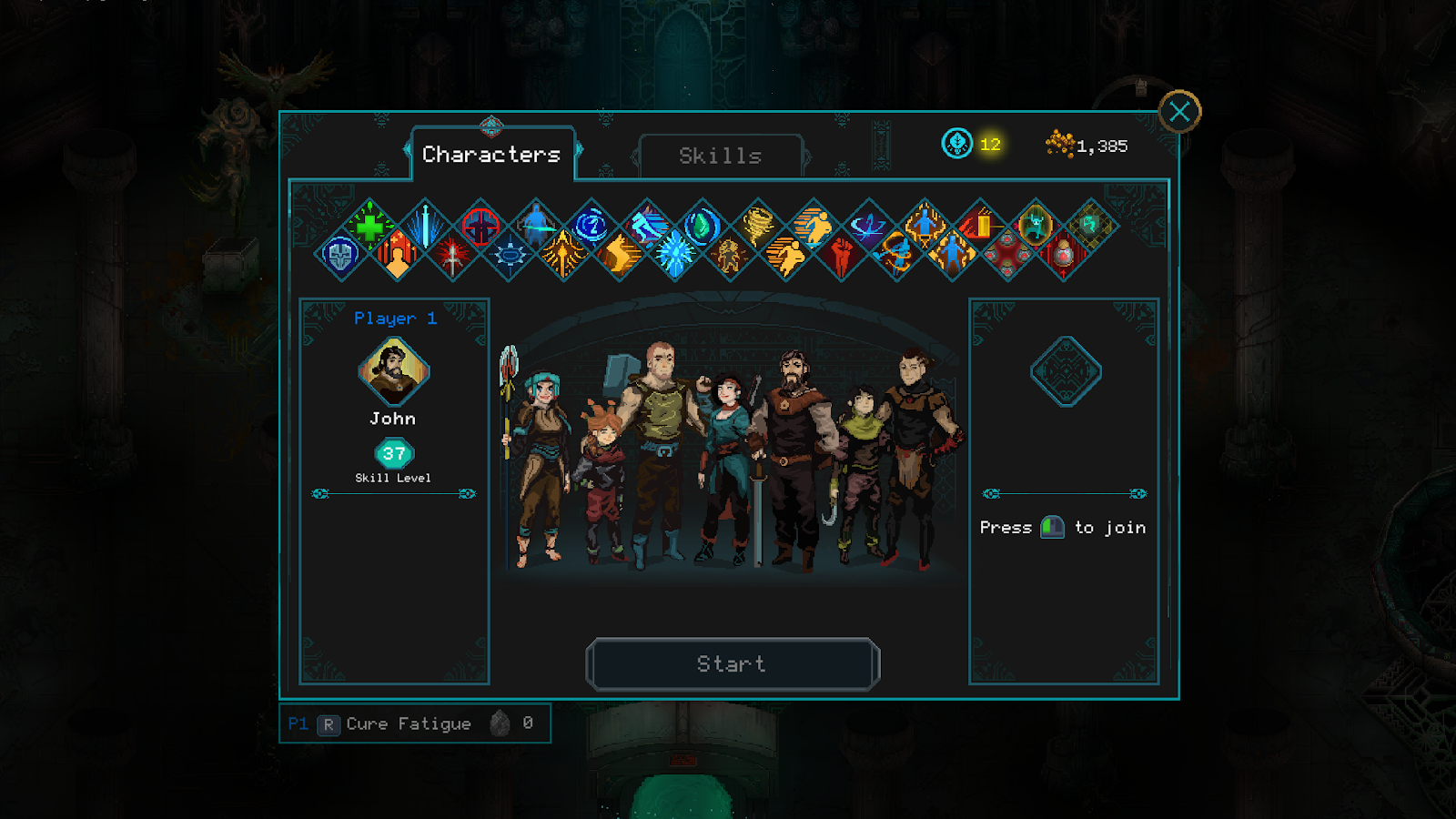The height and width of the screenshot is (819, 1456).
Task: Select the blue Z sleep swirl skill icon
Action: click(591, 225)
